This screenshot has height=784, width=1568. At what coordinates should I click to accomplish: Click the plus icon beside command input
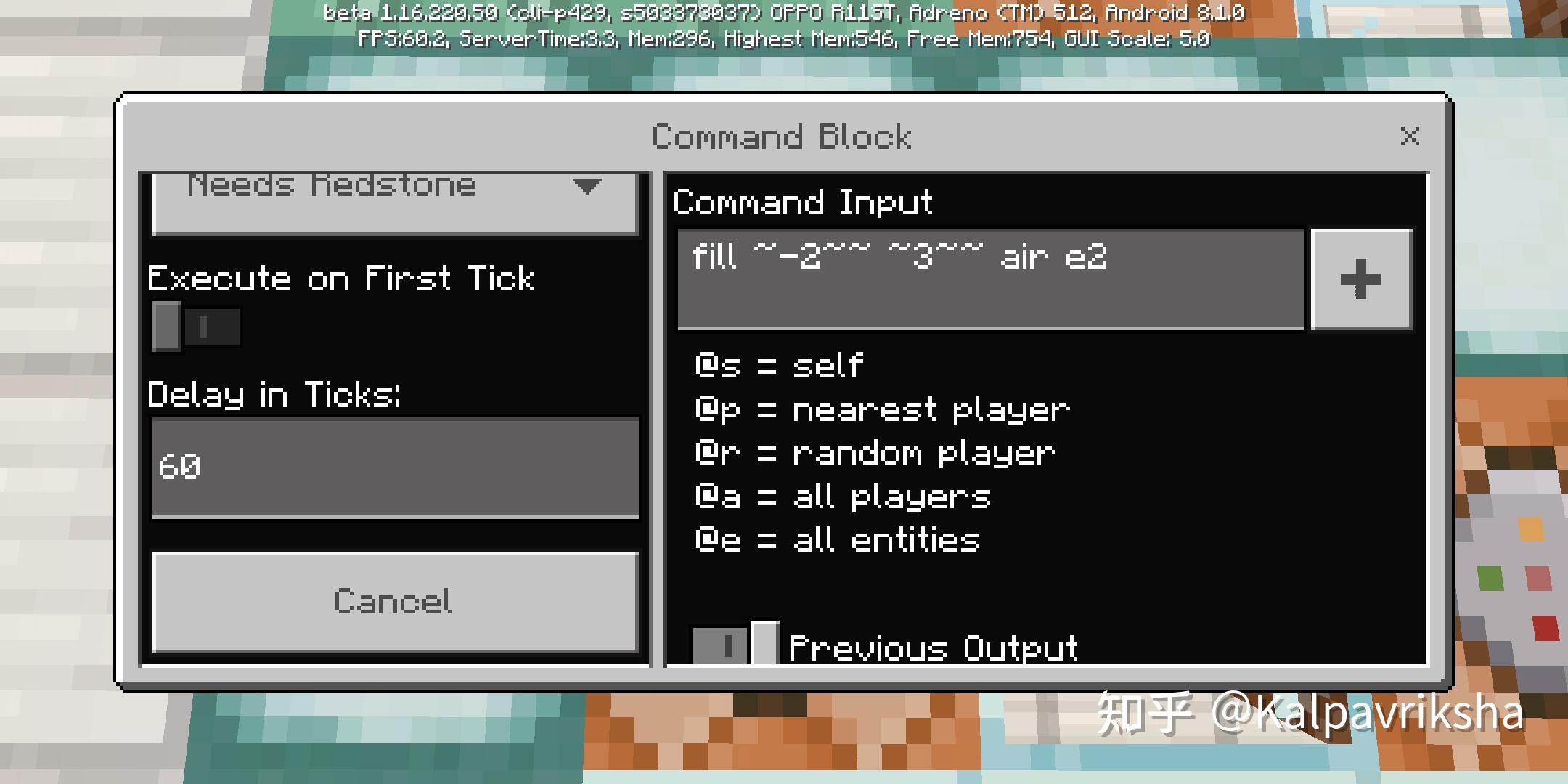click(x=1358, y=279)
